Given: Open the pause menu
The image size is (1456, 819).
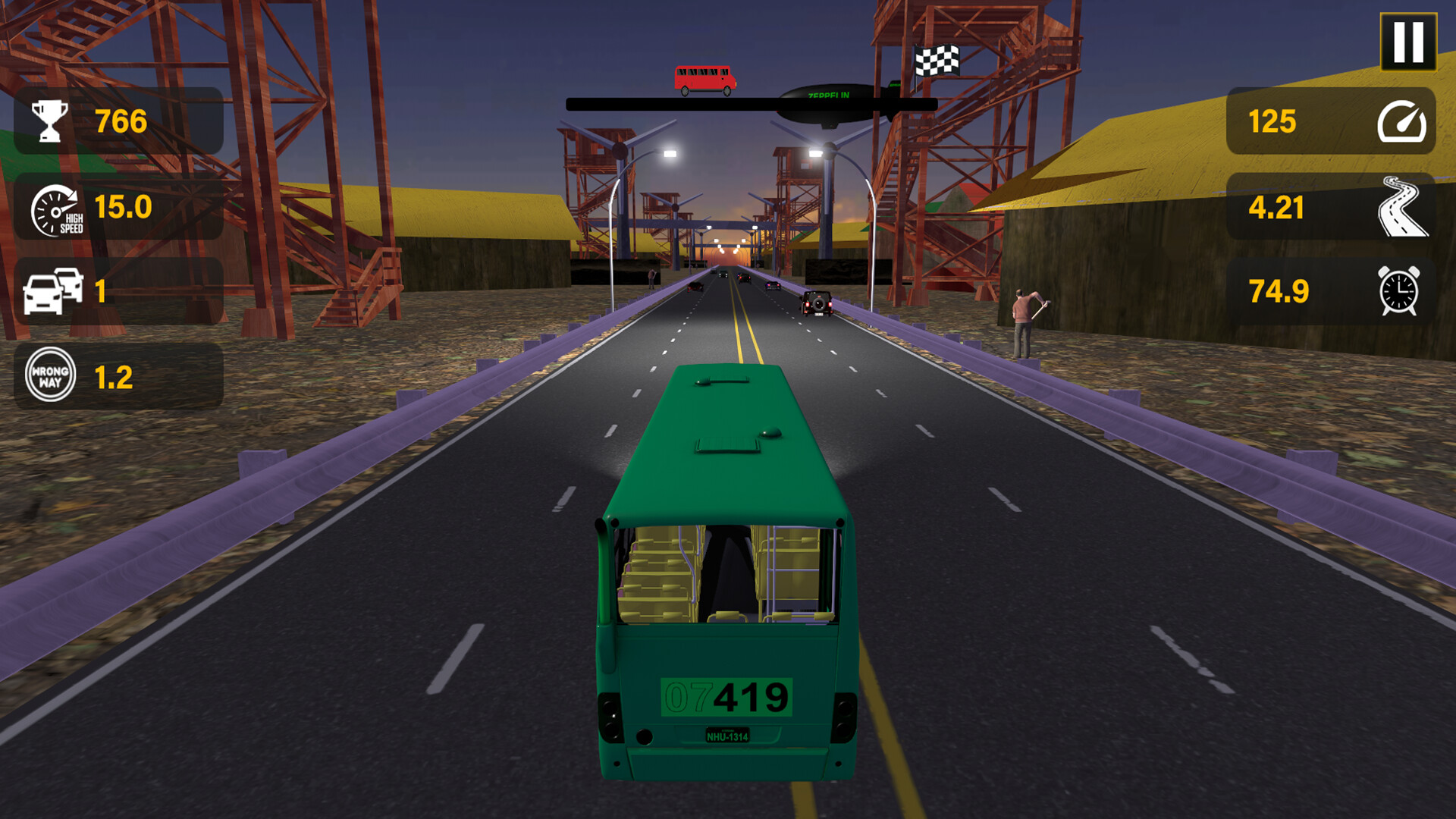Looking at the screenshot, I should [x=1408, y=42].
